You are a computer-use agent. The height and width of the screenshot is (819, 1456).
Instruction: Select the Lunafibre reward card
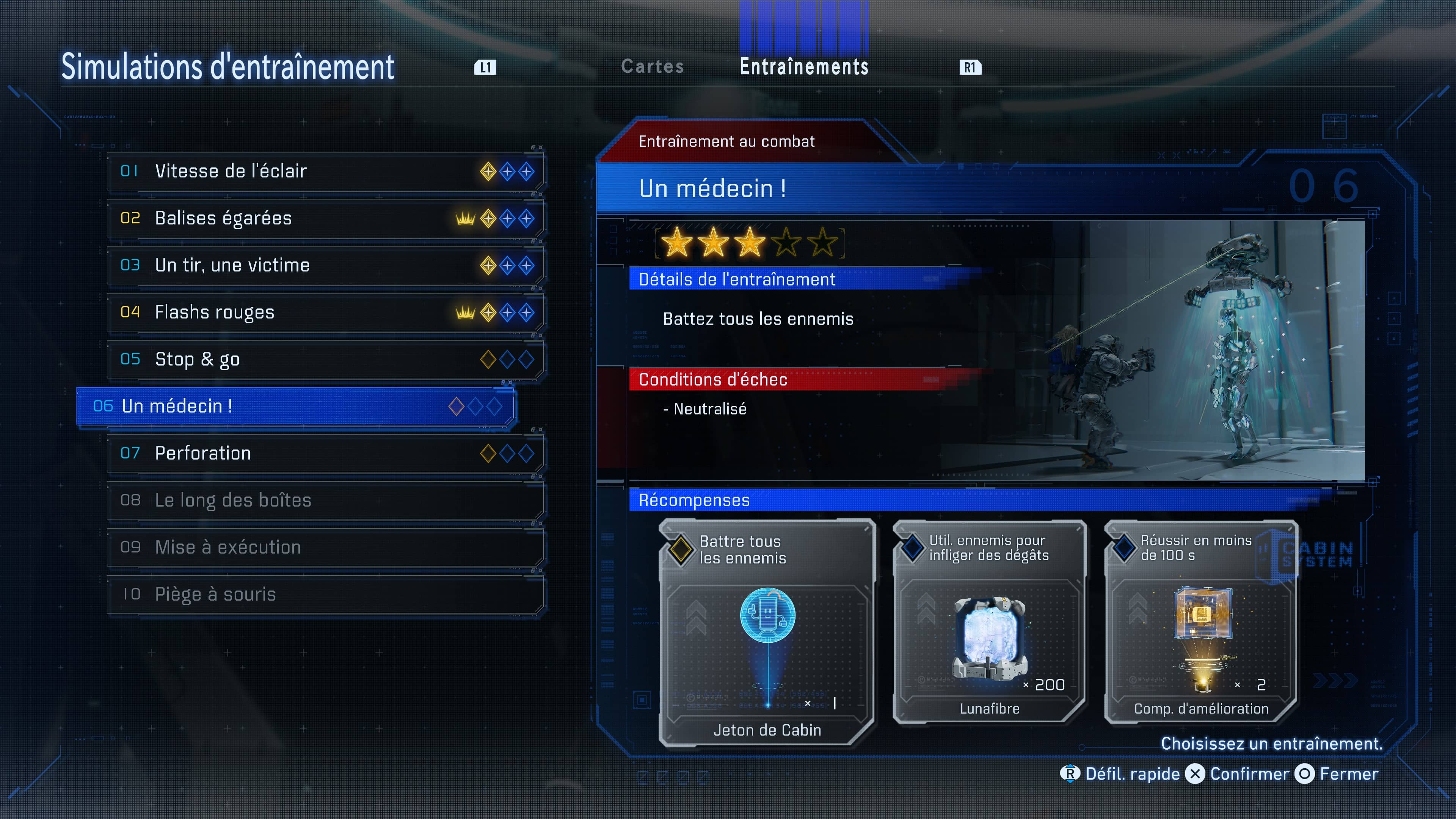coord(989,622)
